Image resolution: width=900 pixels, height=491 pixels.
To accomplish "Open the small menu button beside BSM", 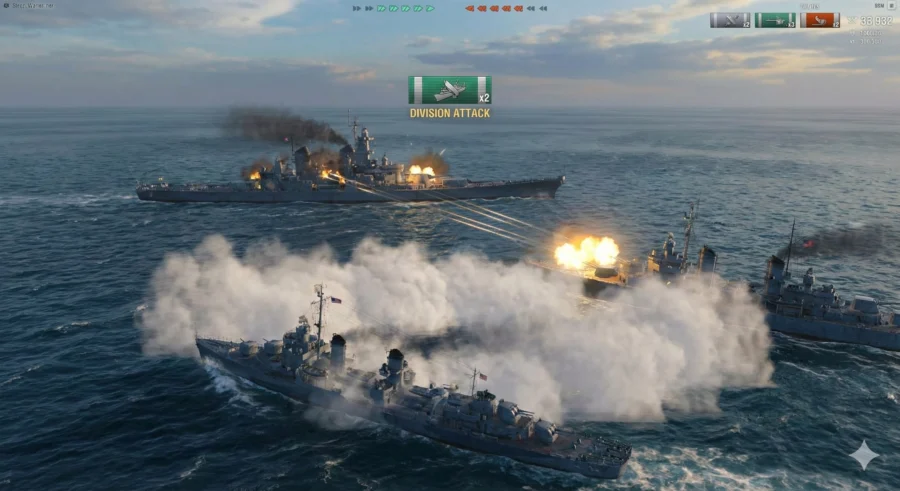I will (892, 6).
